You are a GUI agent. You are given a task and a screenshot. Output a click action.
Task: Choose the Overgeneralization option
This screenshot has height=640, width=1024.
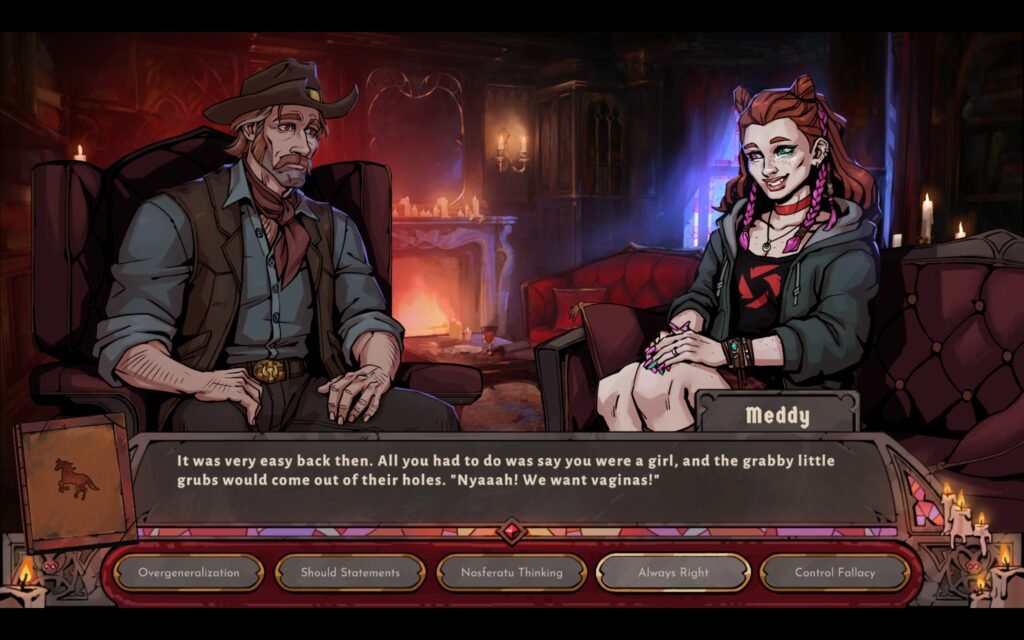click(189, 573)
